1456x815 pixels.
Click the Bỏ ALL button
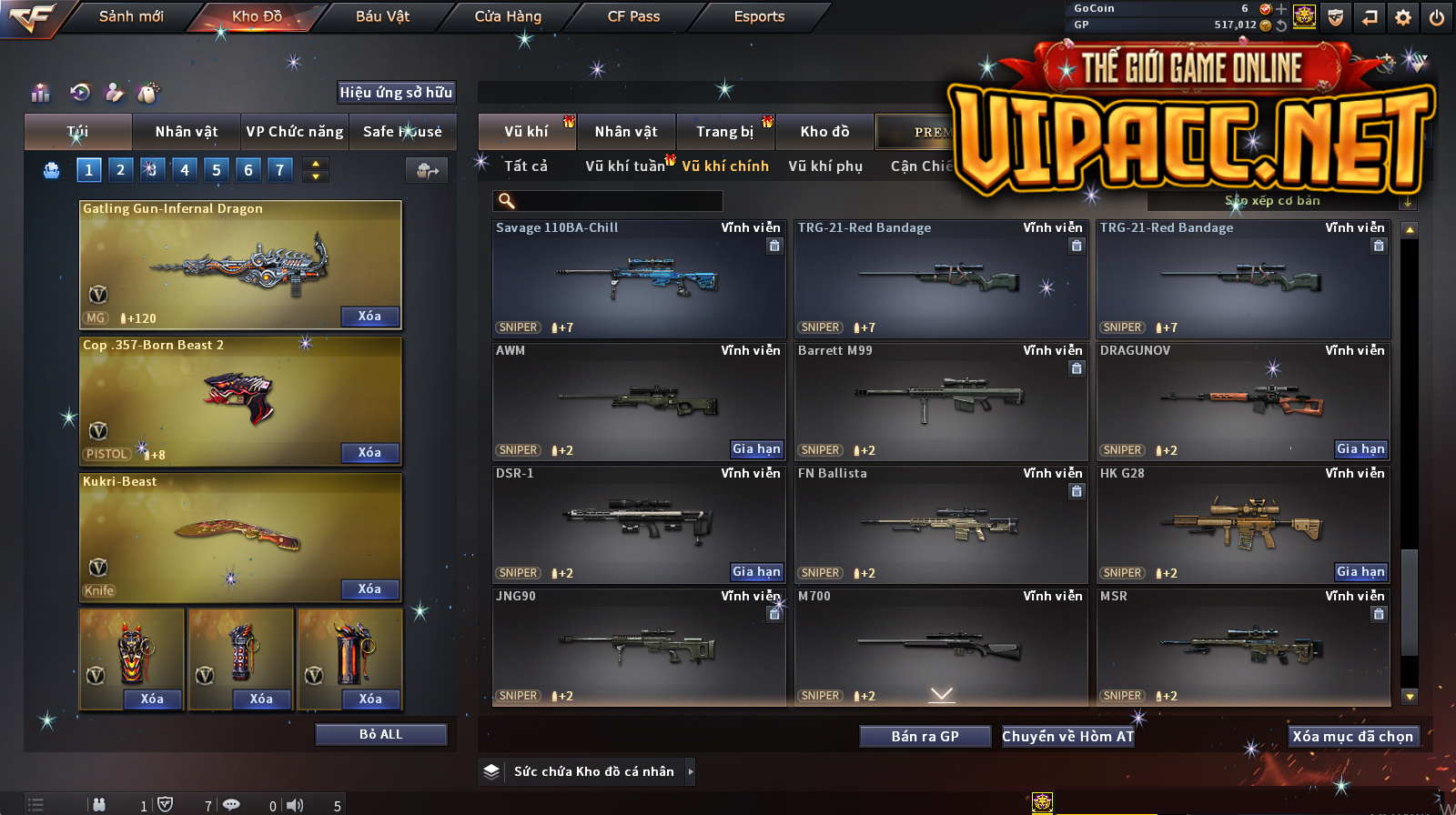pyautogui.click(x=380, y=735)
